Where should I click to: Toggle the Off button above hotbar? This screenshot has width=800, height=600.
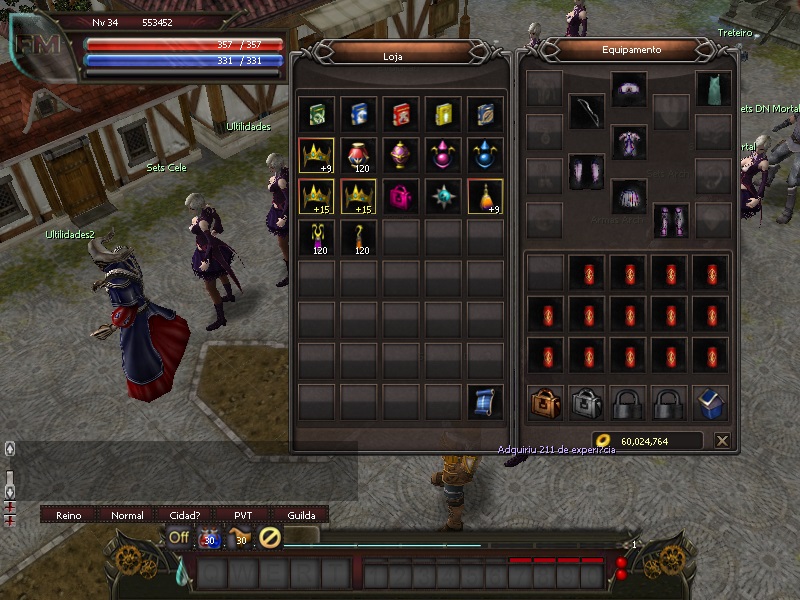179,537
